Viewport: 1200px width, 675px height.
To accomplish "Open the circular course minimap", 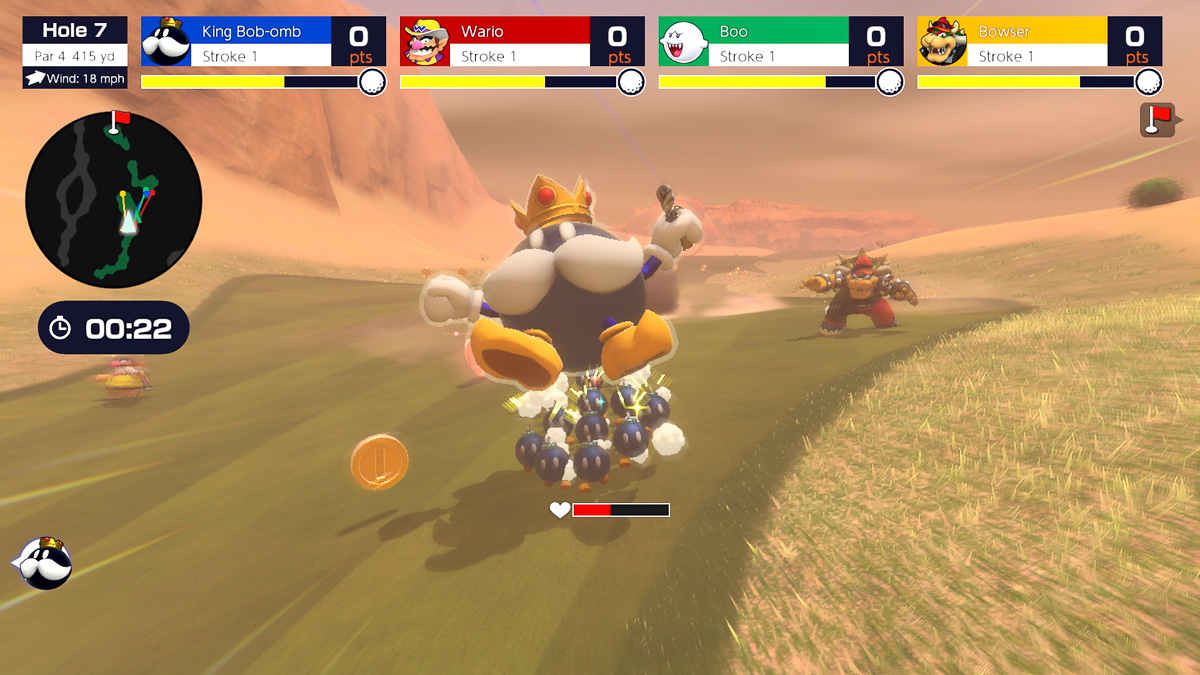I will pyautogui.click(x=113, y=200).
